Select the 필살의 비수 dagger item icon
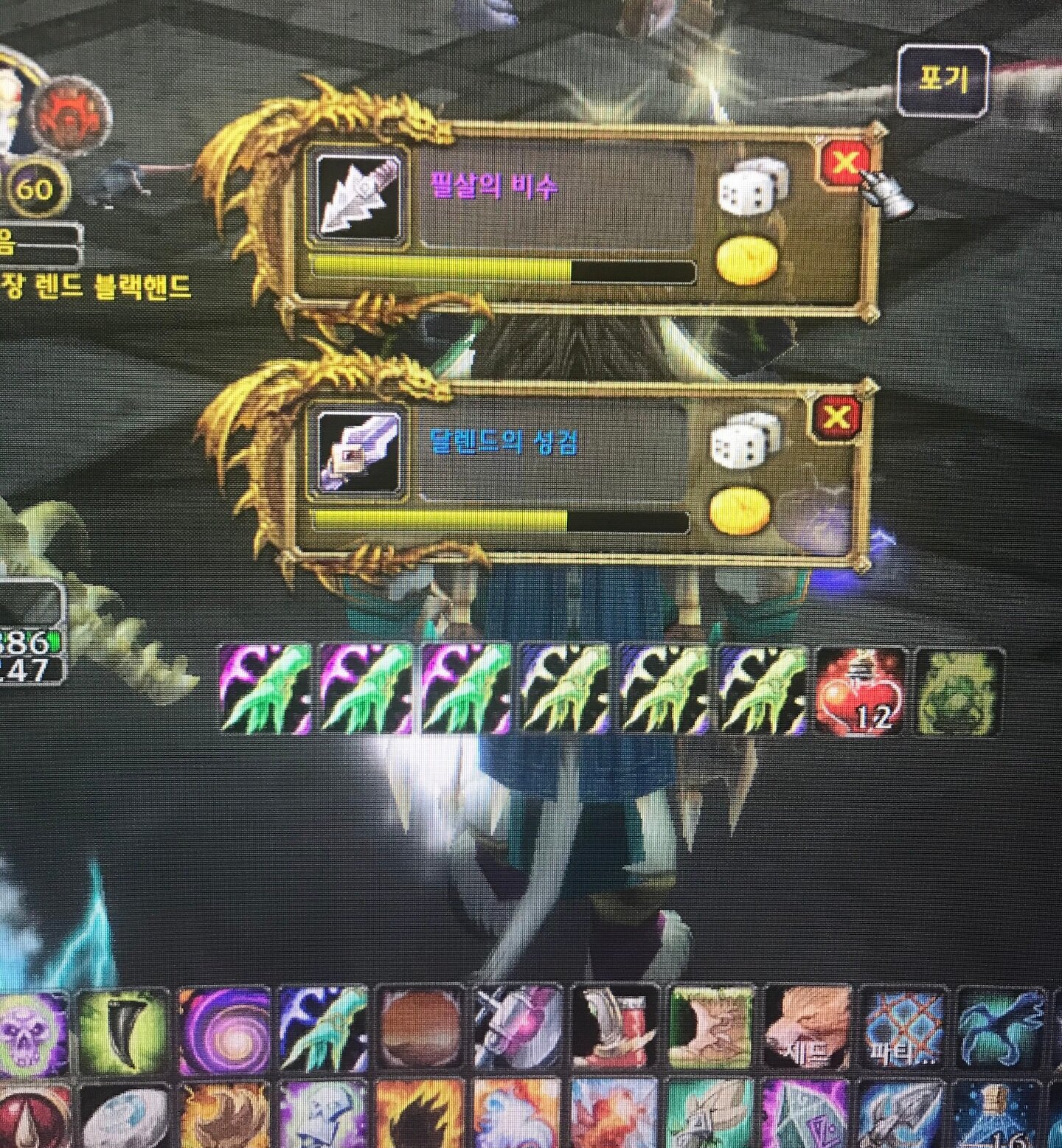The width and height of the screenshot is (1062, 1148). click(359, 195)
